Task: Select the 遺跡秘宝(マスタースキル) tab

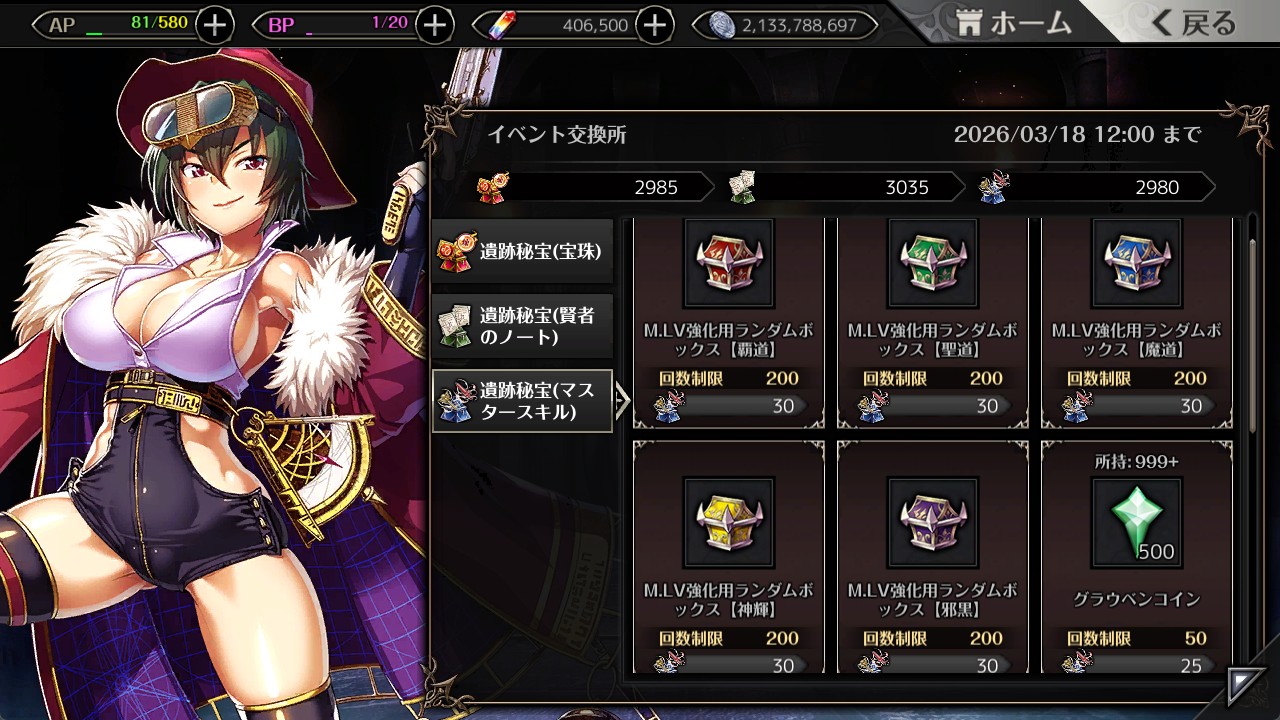Action: point(523,401)
